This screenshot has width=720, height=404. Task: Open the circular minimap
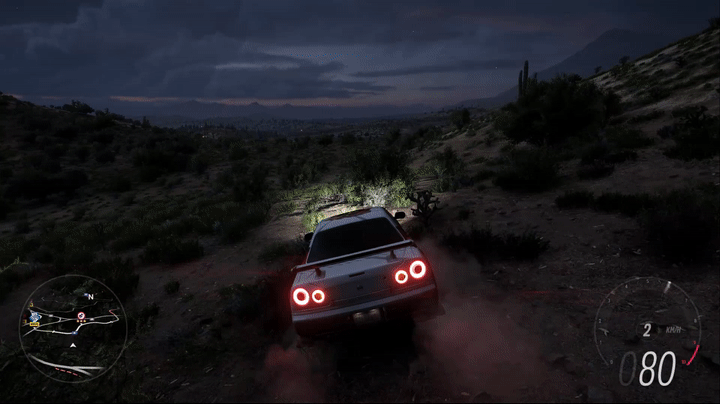pyautogui.click(x=73, y=328)
